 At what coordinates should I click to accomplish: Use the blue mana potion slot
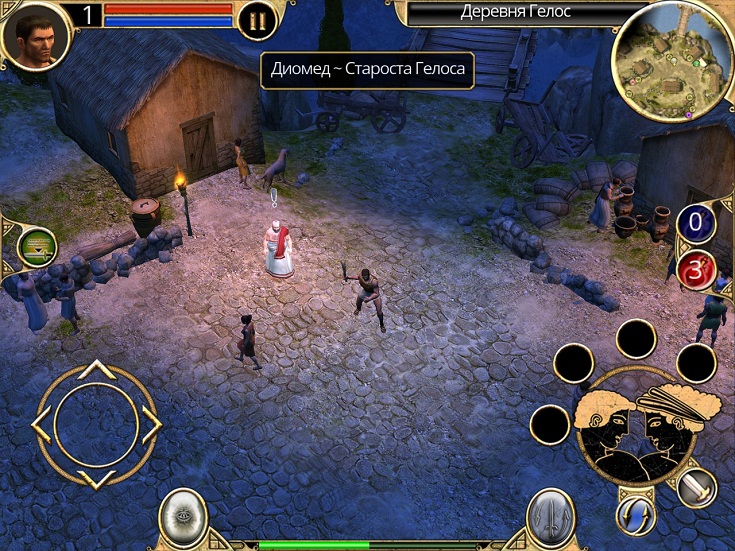click(x=696, y=222)
